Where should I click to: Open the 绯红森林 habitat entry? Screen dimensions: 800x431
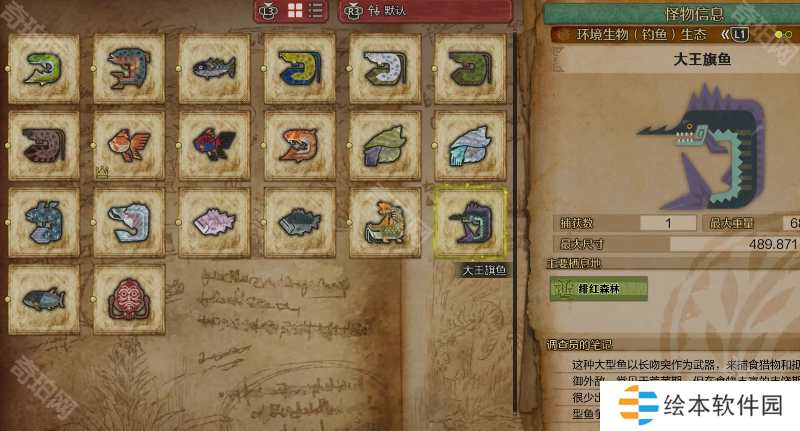click(x=598, y=289)
